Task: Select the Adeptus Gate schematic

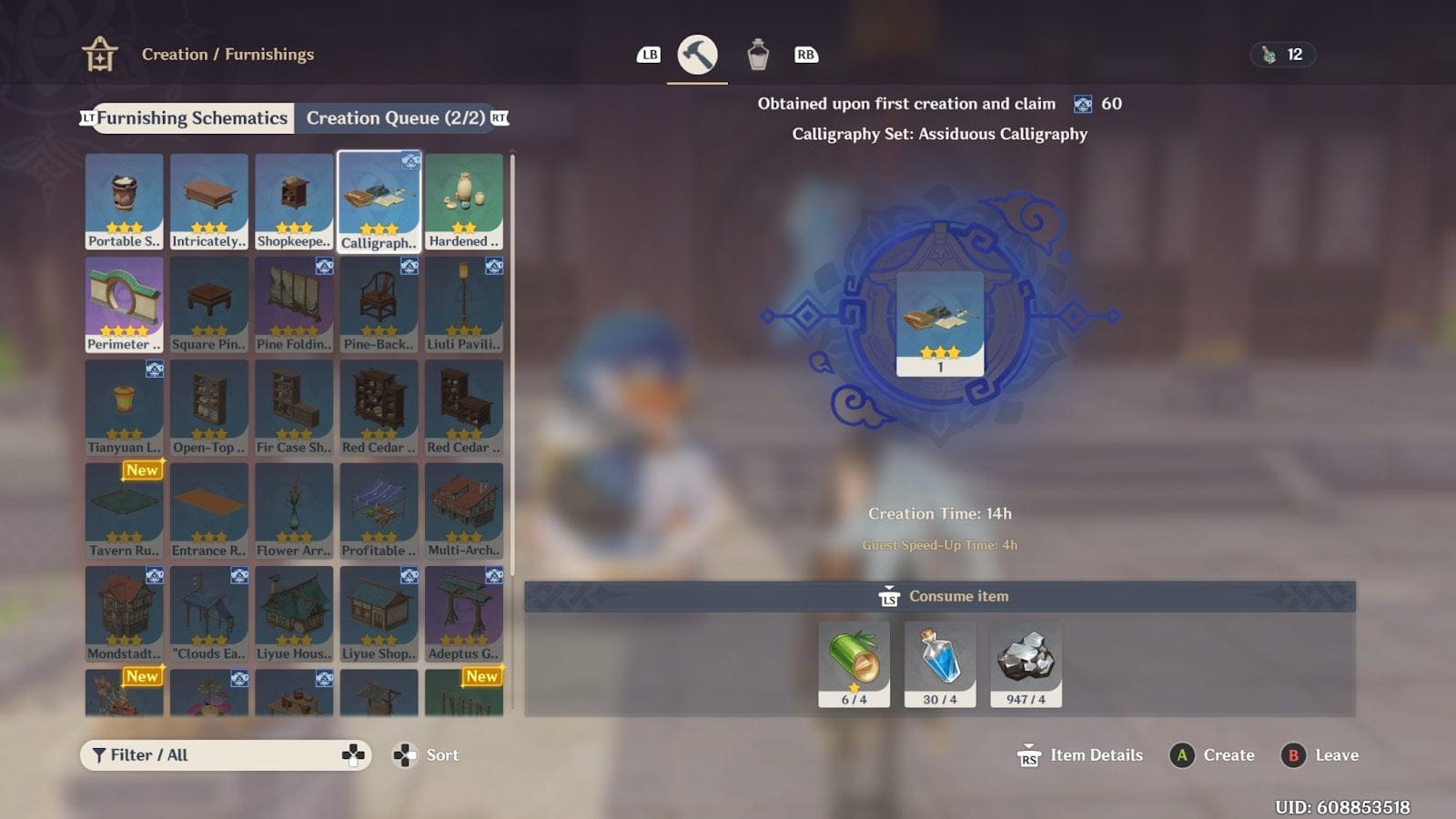Action: [x=464, y=613]
